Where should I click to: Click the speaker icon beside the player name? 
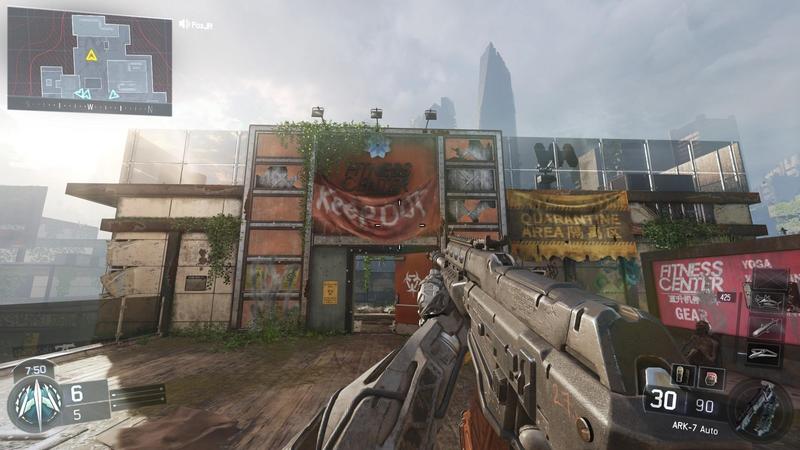pyautogui.click(x=184, y=23)
